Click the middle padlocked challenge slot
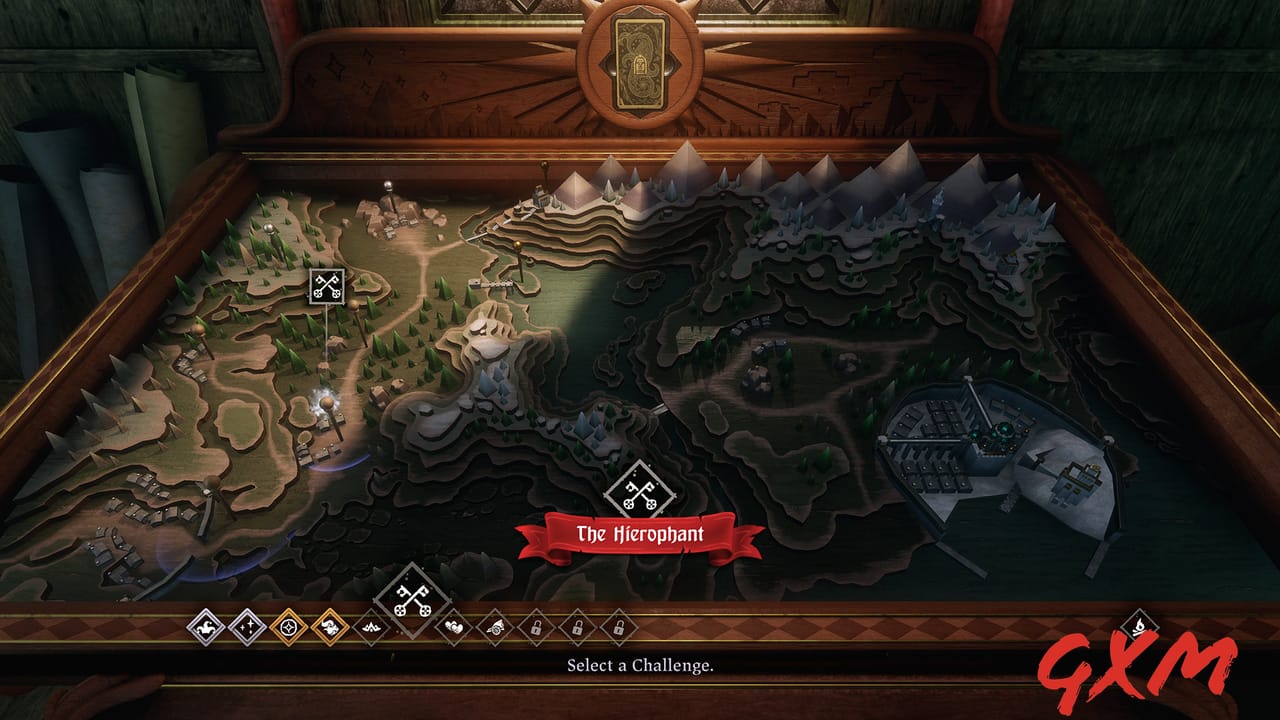This screenshot has height=720, width=1280. 576,627
